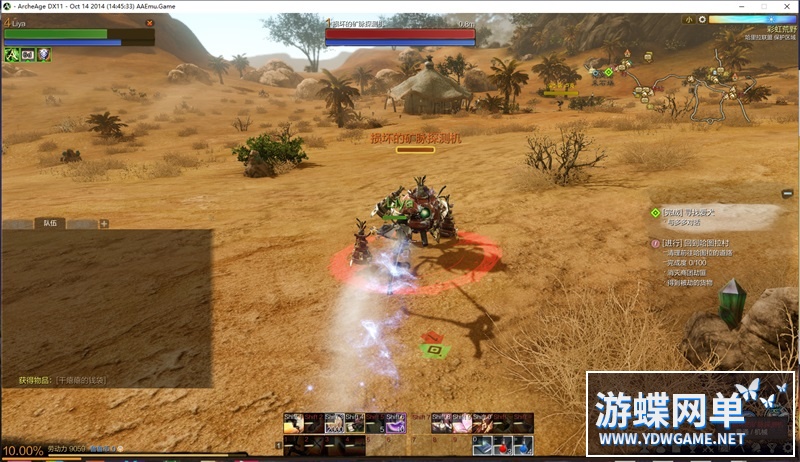Click the target frame of the damaged machine
Image resolution: width=800 pixels, height=462 pixels.
pos(399,35)
